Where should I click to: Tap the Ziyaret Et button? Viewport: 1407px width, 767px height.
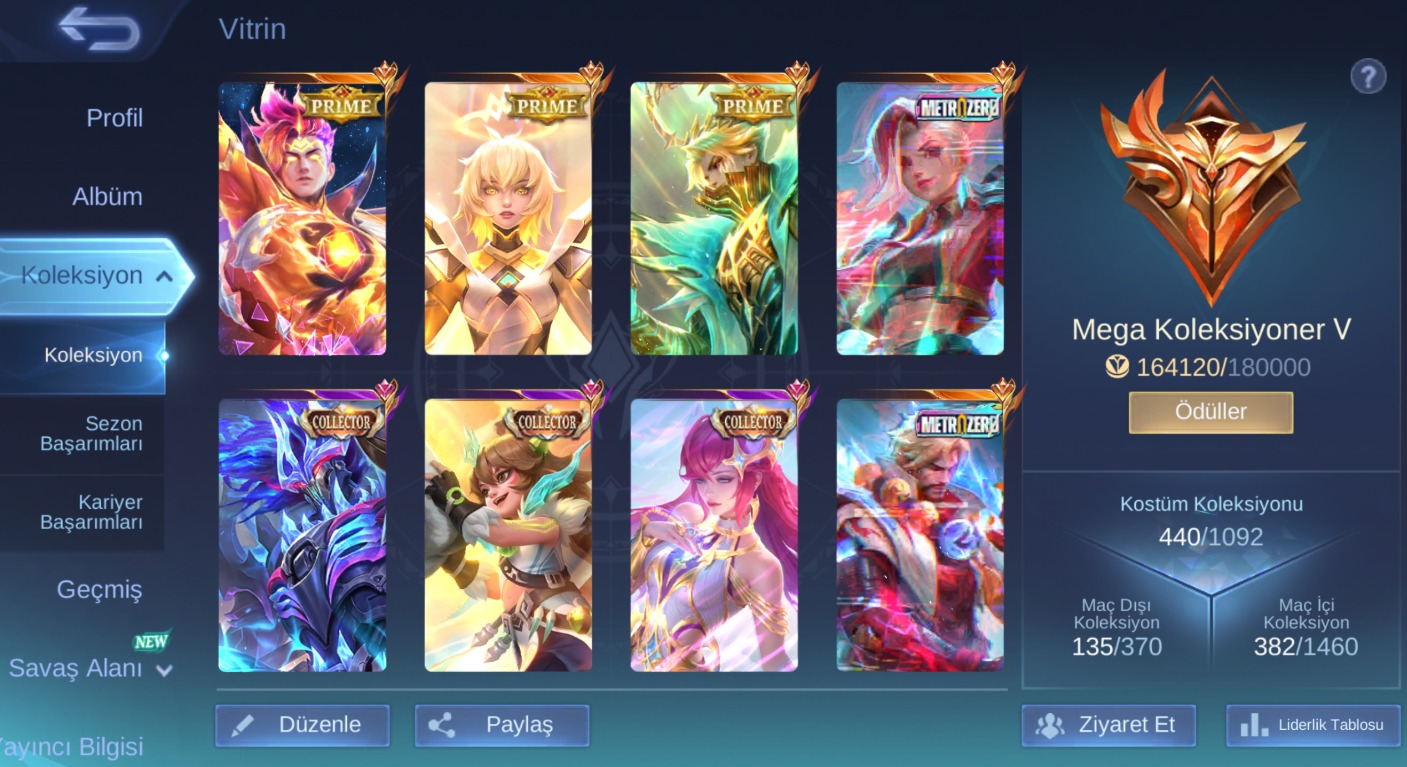point(1108,725)
